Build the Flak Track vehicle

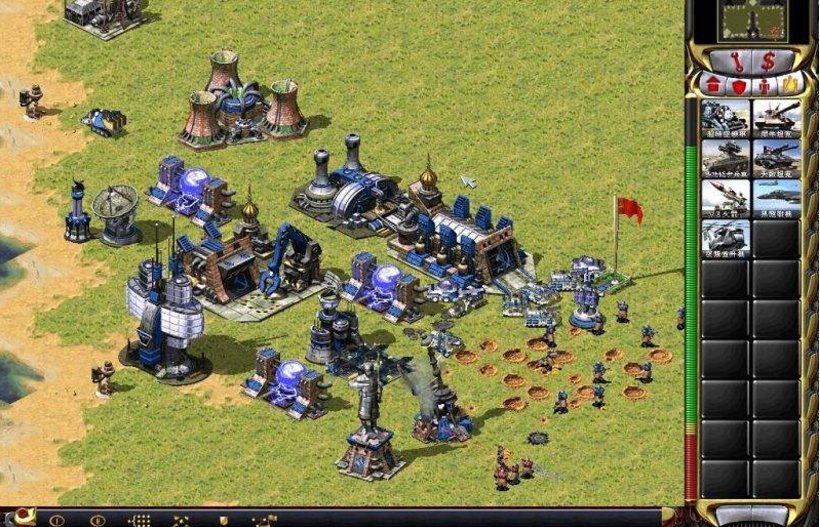726,157
